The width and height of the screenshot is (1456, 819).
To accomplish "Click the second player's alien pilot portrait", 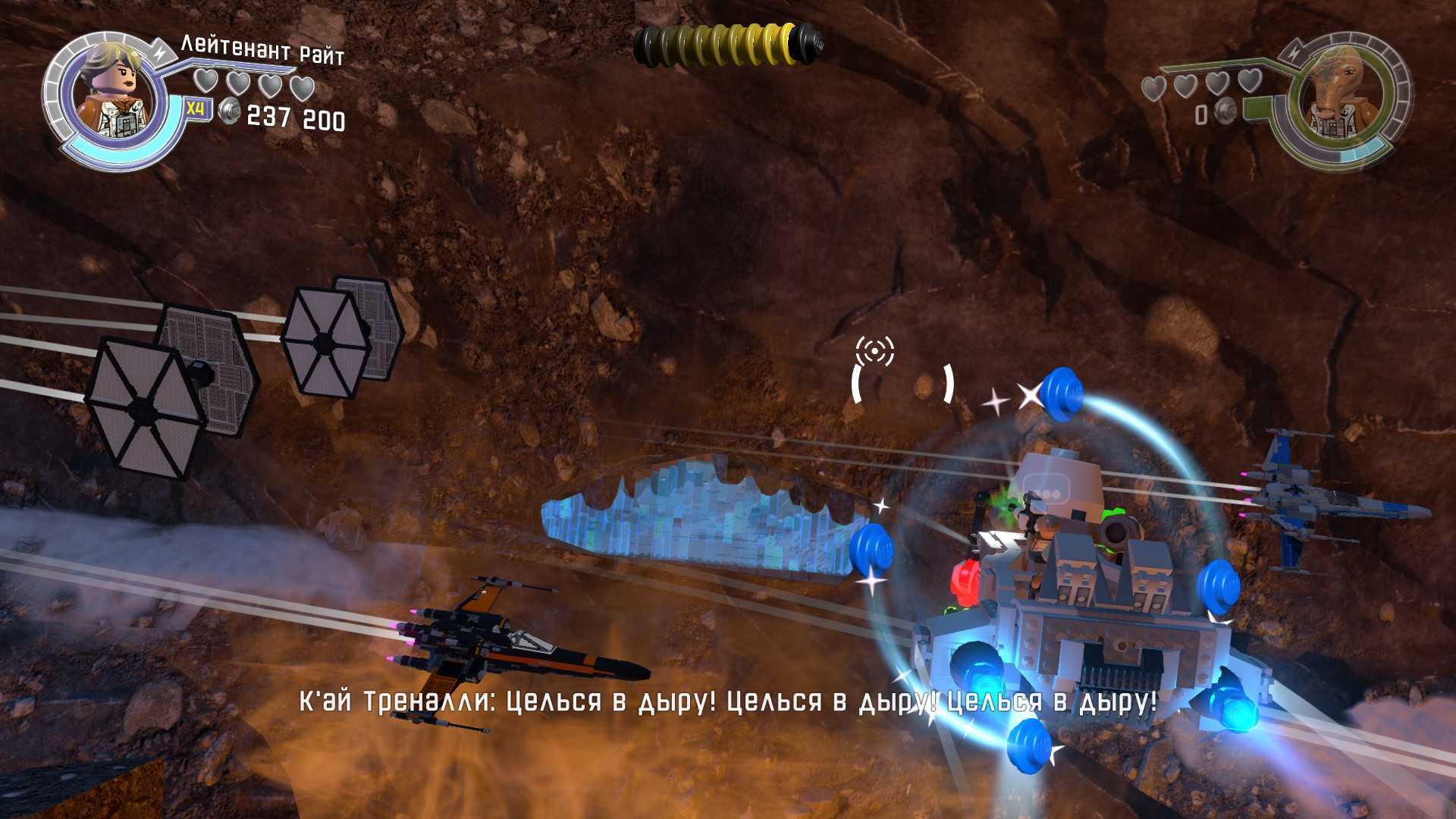I will click(x=1337, y=95).
